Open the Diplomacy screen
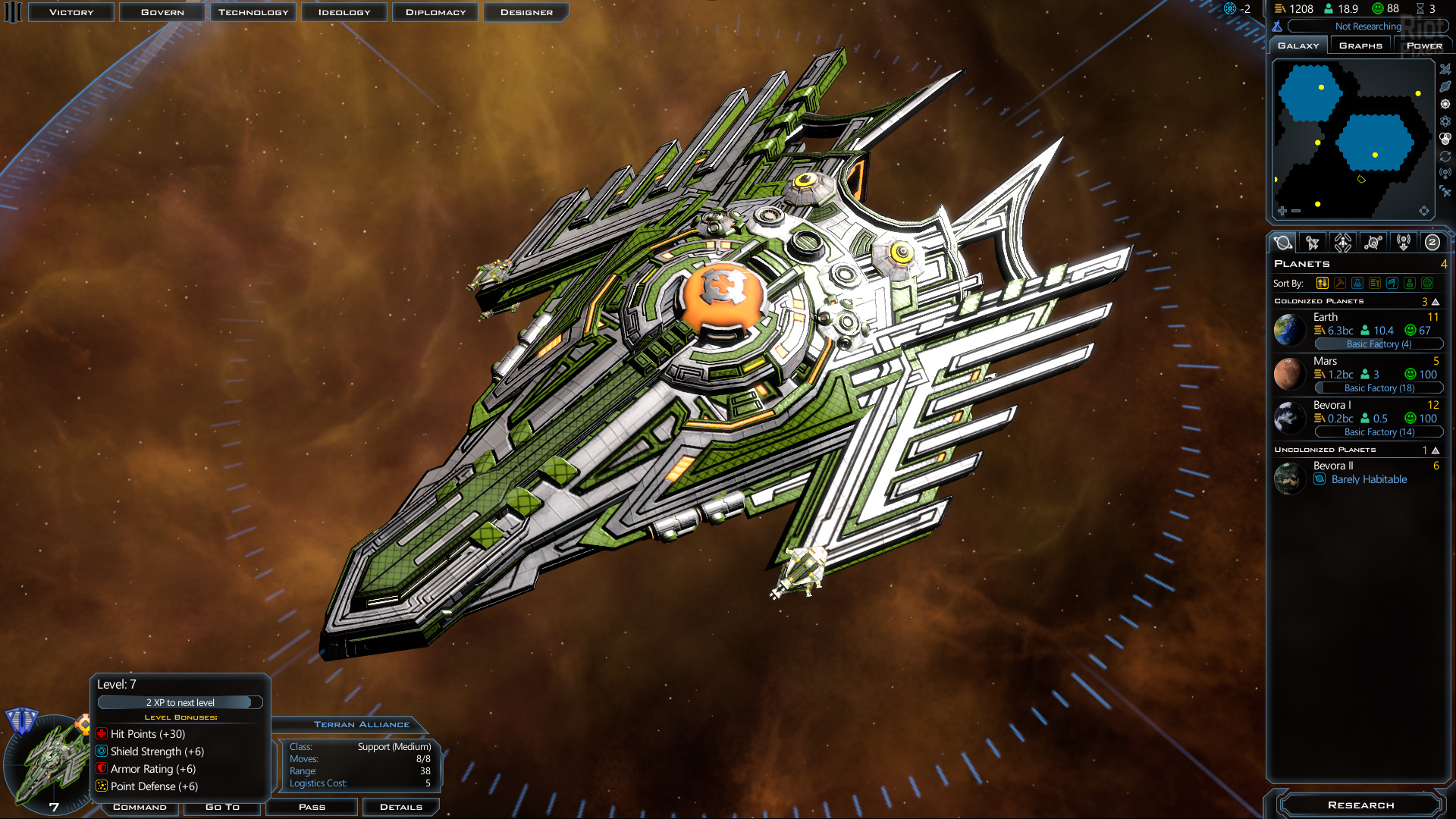The image size is (1456, 819). coord(435,12)
